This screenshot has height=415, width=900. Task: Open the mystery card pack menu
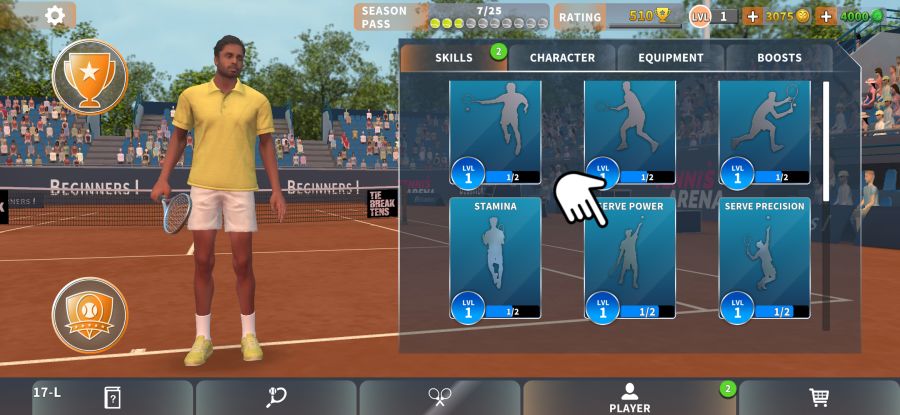click(112, 397)
